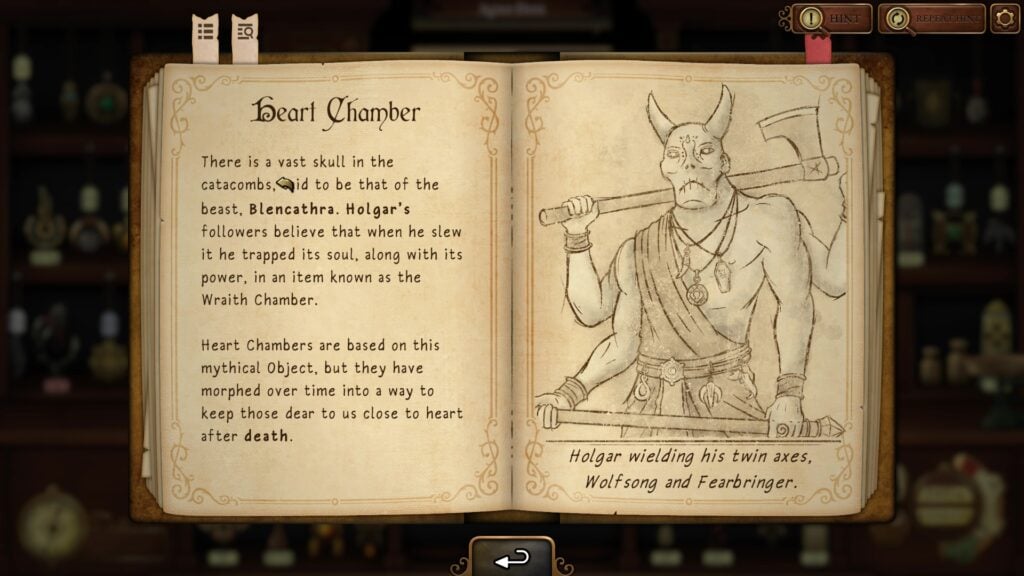Click the Repeat Hint button
Image resolution: width=1024 pixels, height=576 pixels.
931,18
